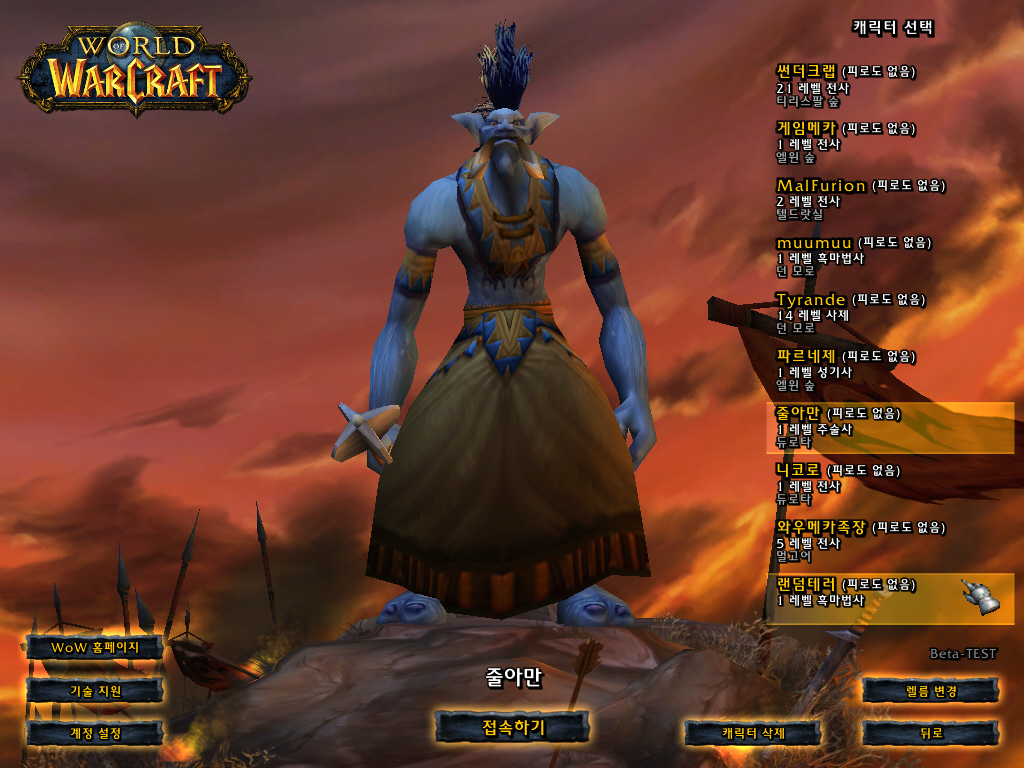Click the 캐릭터 삭제 delete character button
Screen dimensions: 1024x768
pyautogui.click(x=753, y=733)
